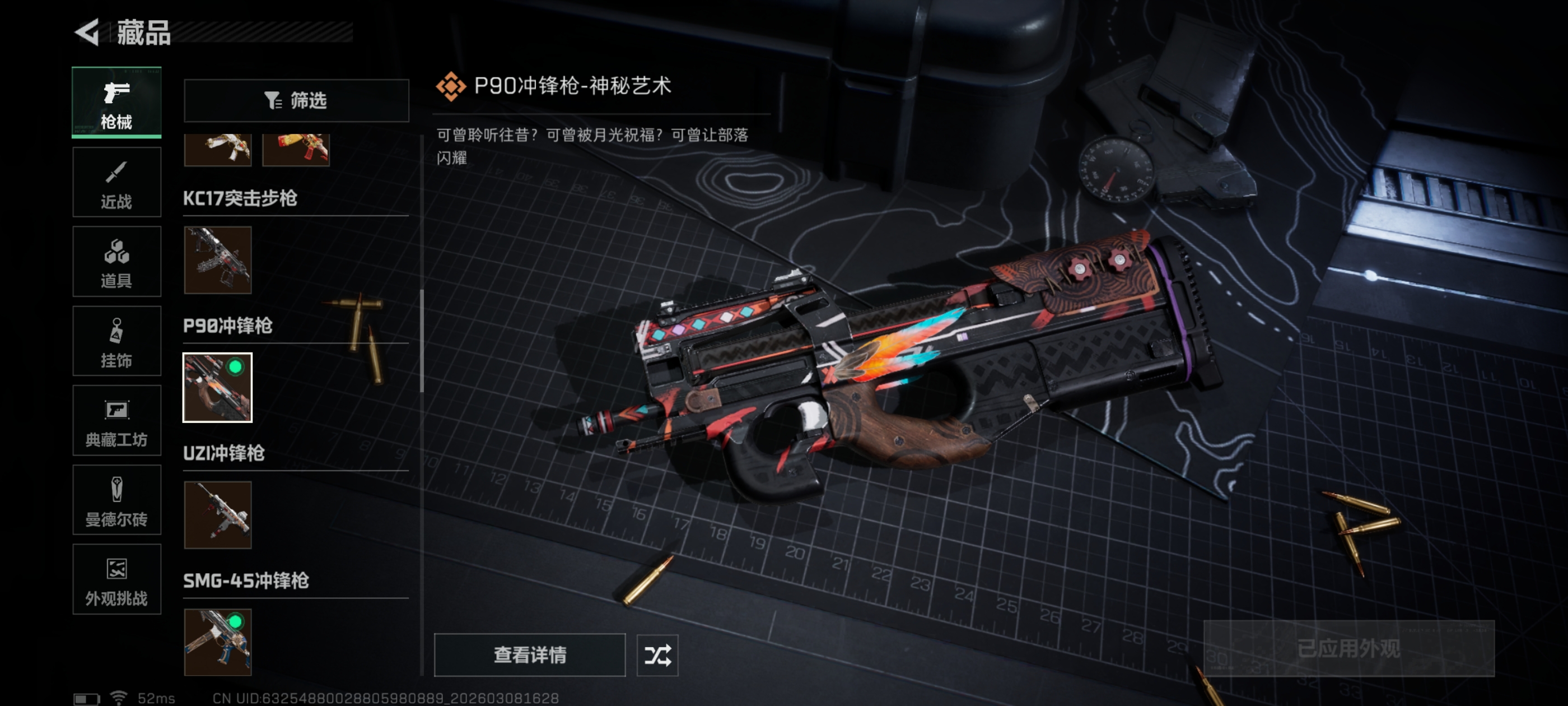This screenshot has width=1568, height=706.
Task: Choose the 曼德尔砖 category
Action: (x=116, y=500)
